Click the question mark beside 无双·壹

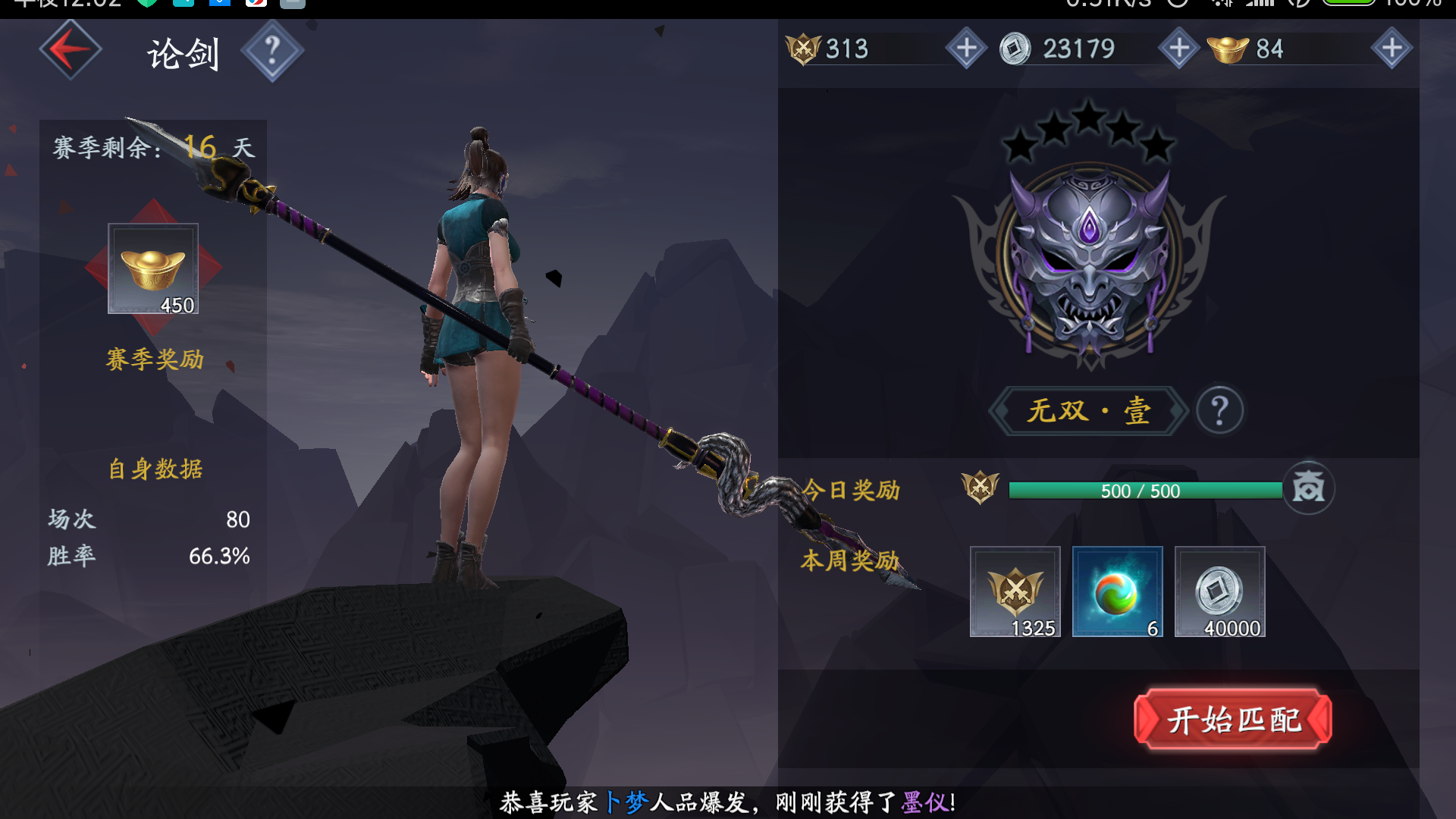1219,410
